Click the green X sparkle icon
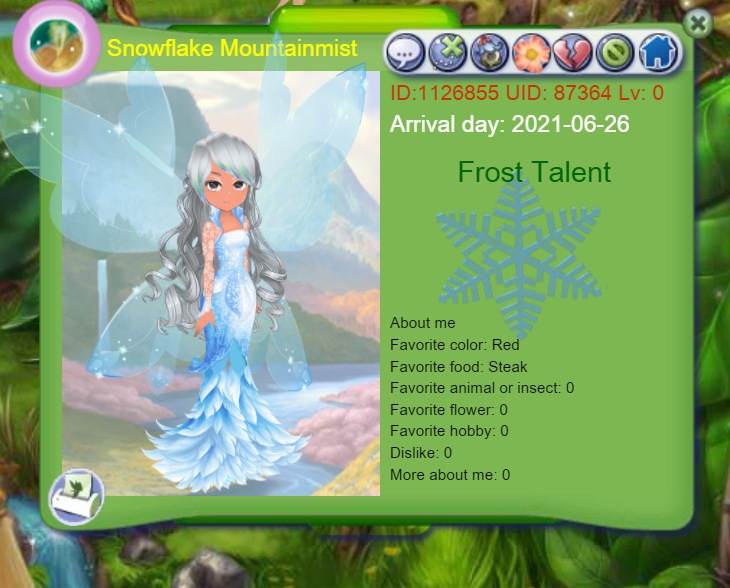This screenshot has width=730, height=588. point(448,53)
